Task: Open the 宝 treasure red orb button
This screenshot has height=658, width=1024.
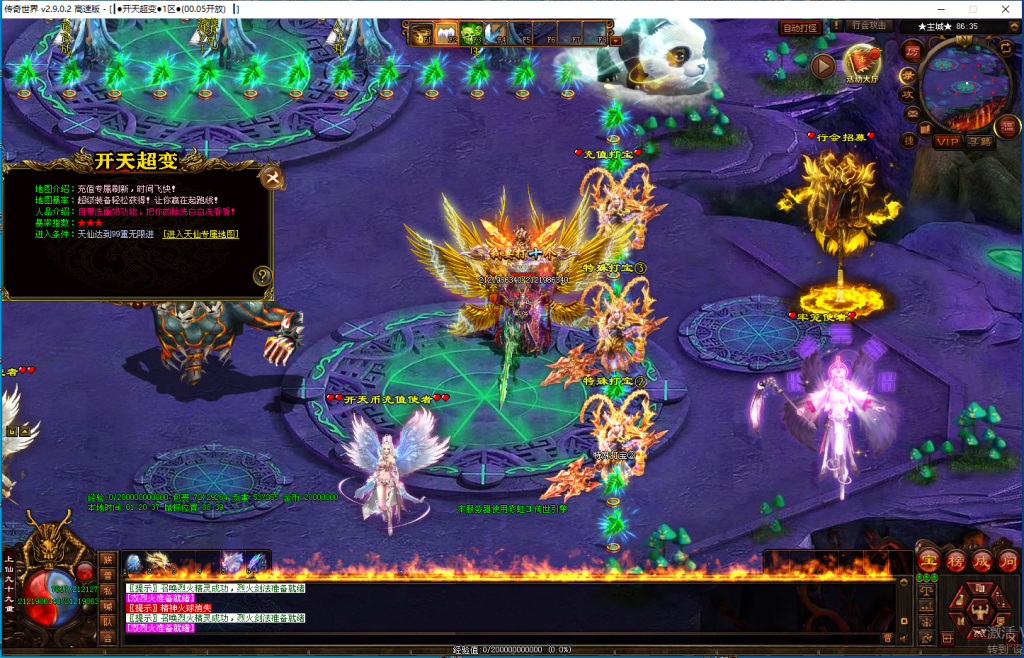Action: [x=929, y=561]
